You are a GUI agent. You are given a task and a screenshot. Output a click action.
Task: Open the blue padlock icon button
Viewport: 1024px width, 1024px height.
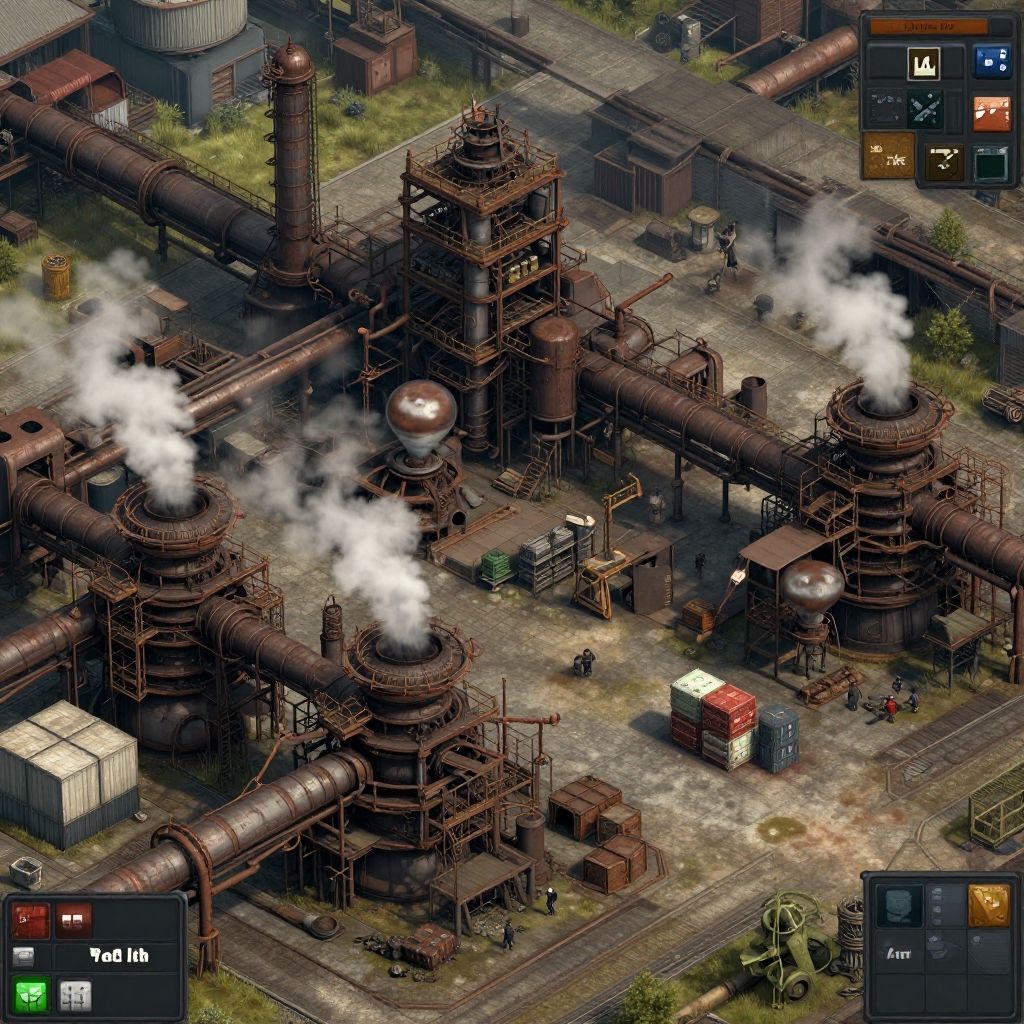(990, 61)
